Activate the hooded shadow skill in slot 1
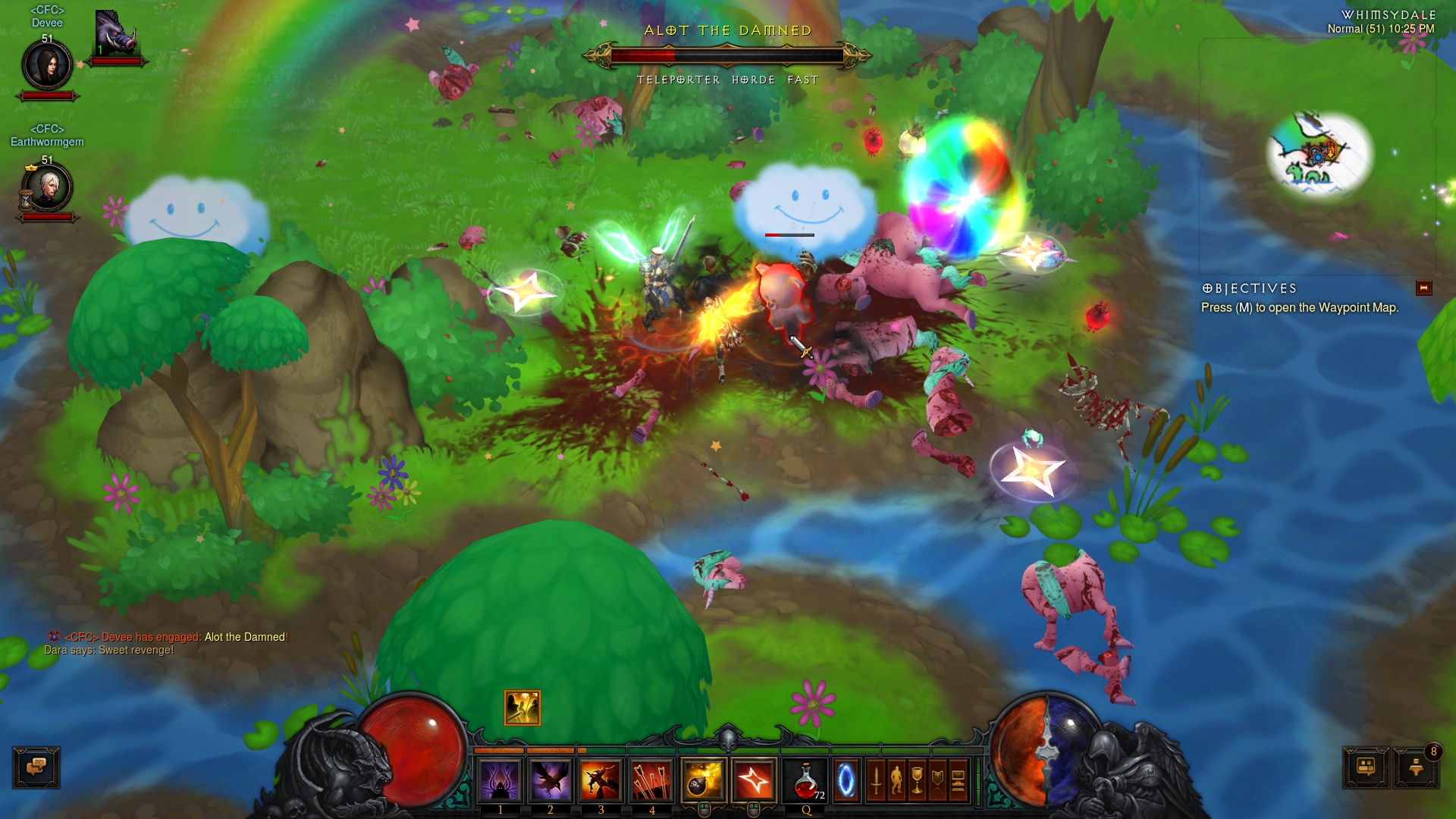The height and width of the screenshot is (819, 1456). 500,780
